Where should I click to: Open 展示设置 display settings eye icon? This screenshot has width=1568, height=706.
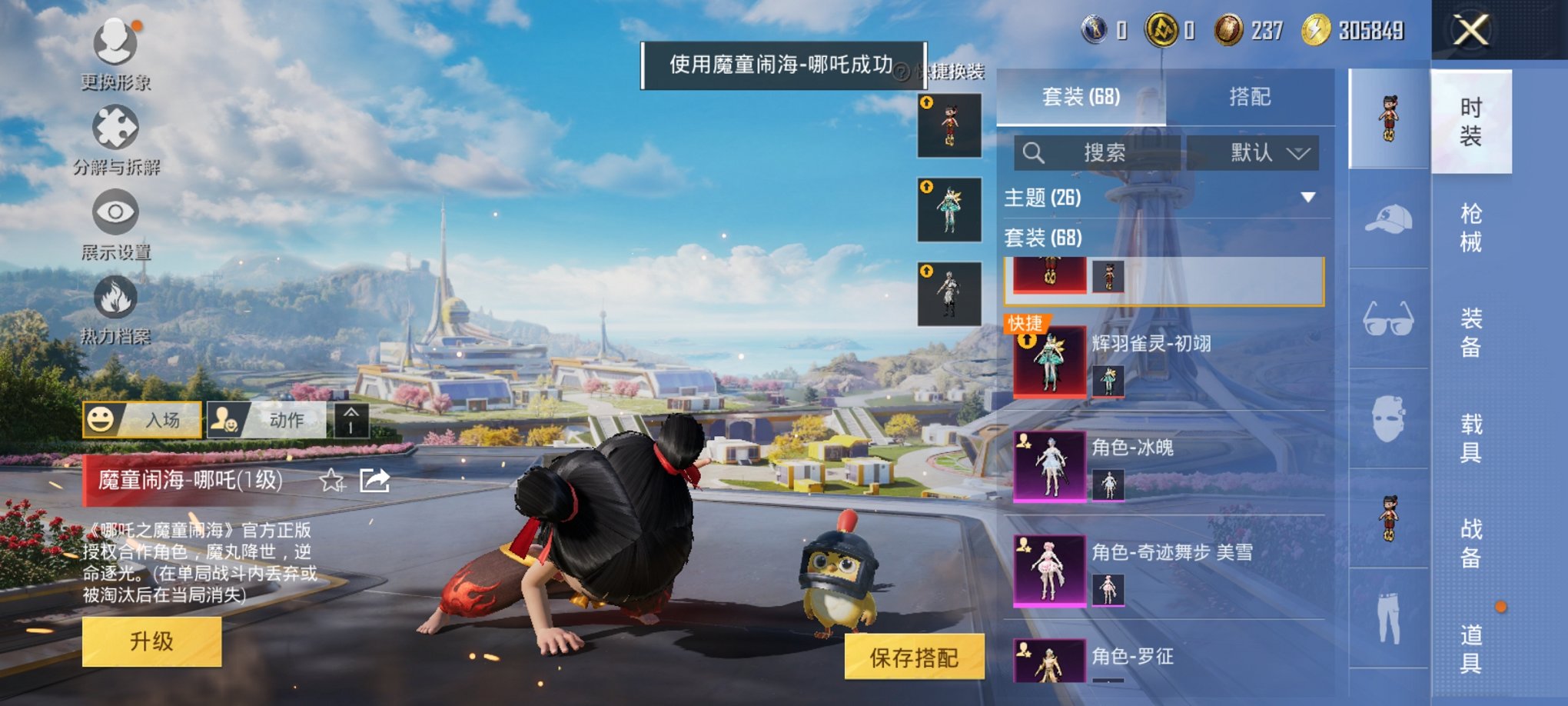tap(115, 211)
